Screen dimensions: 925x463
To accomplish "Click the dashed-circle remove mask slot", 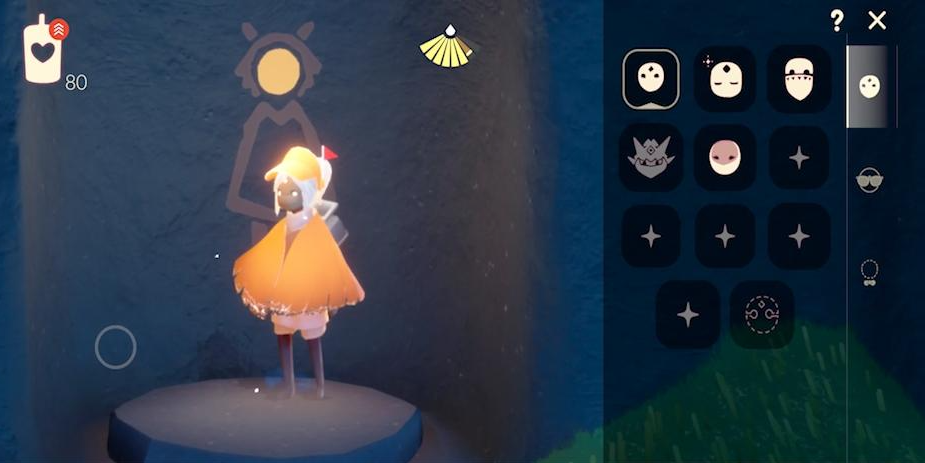I will [x=762, y=314].
